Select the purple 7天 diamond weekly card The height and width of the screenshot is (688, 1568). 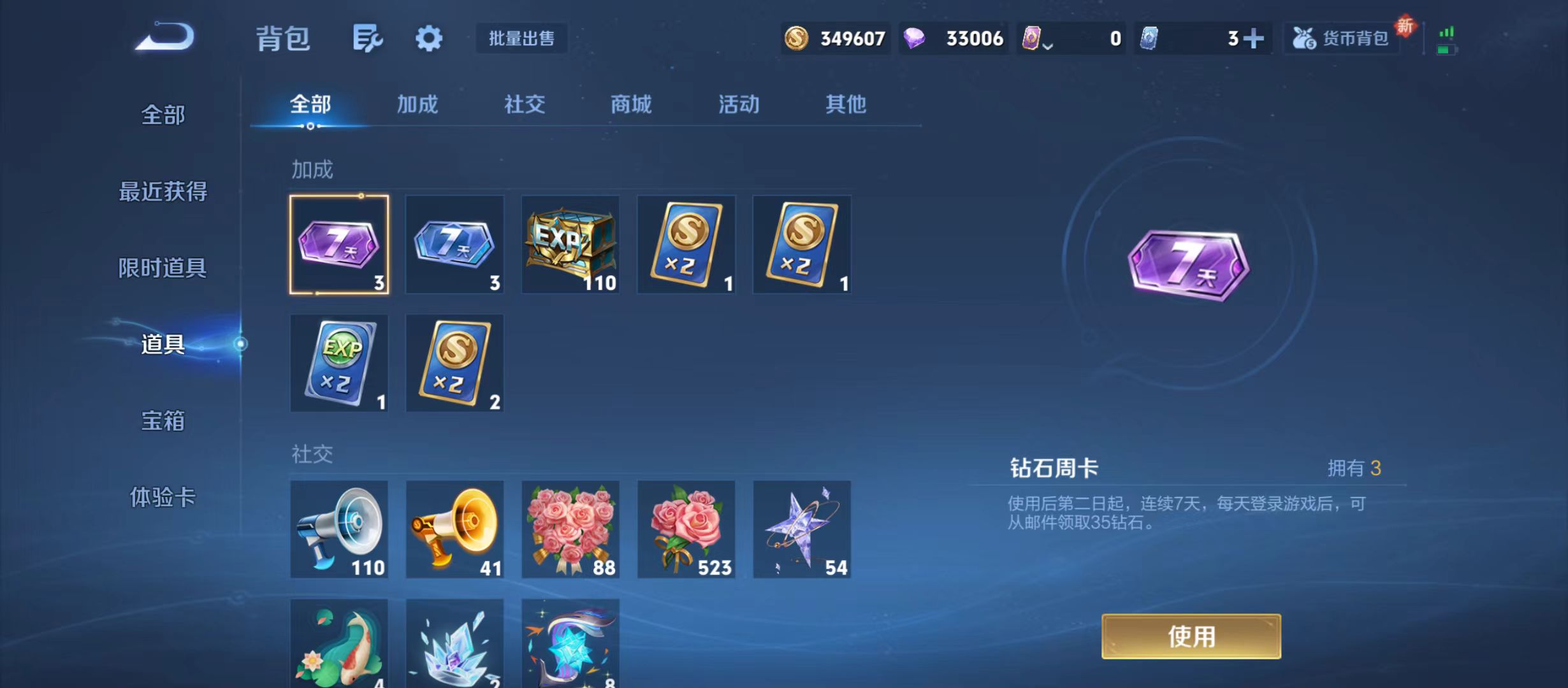[340, 245]
